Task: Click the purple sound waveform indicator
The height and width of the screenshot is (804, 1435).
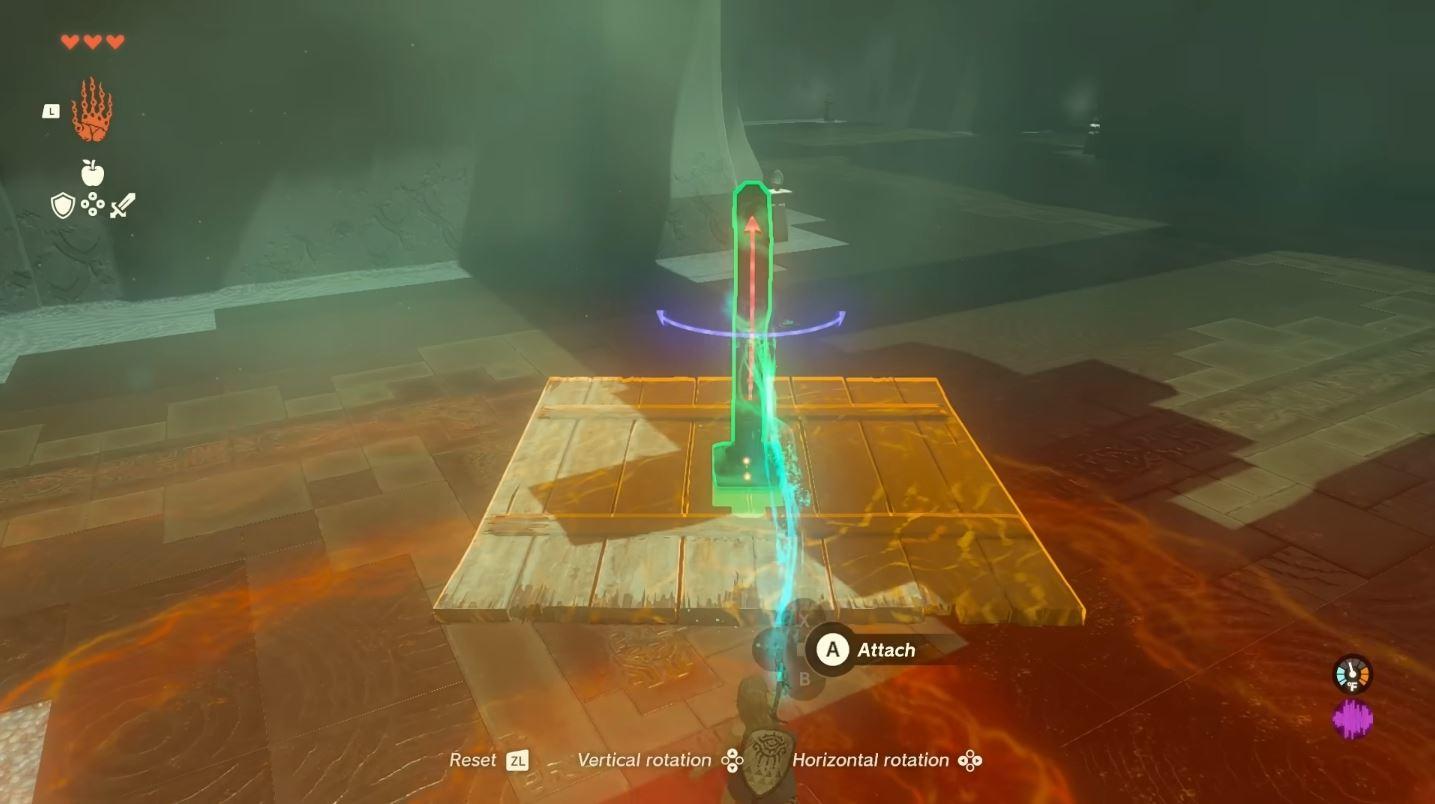Action: pos(1352,719)
